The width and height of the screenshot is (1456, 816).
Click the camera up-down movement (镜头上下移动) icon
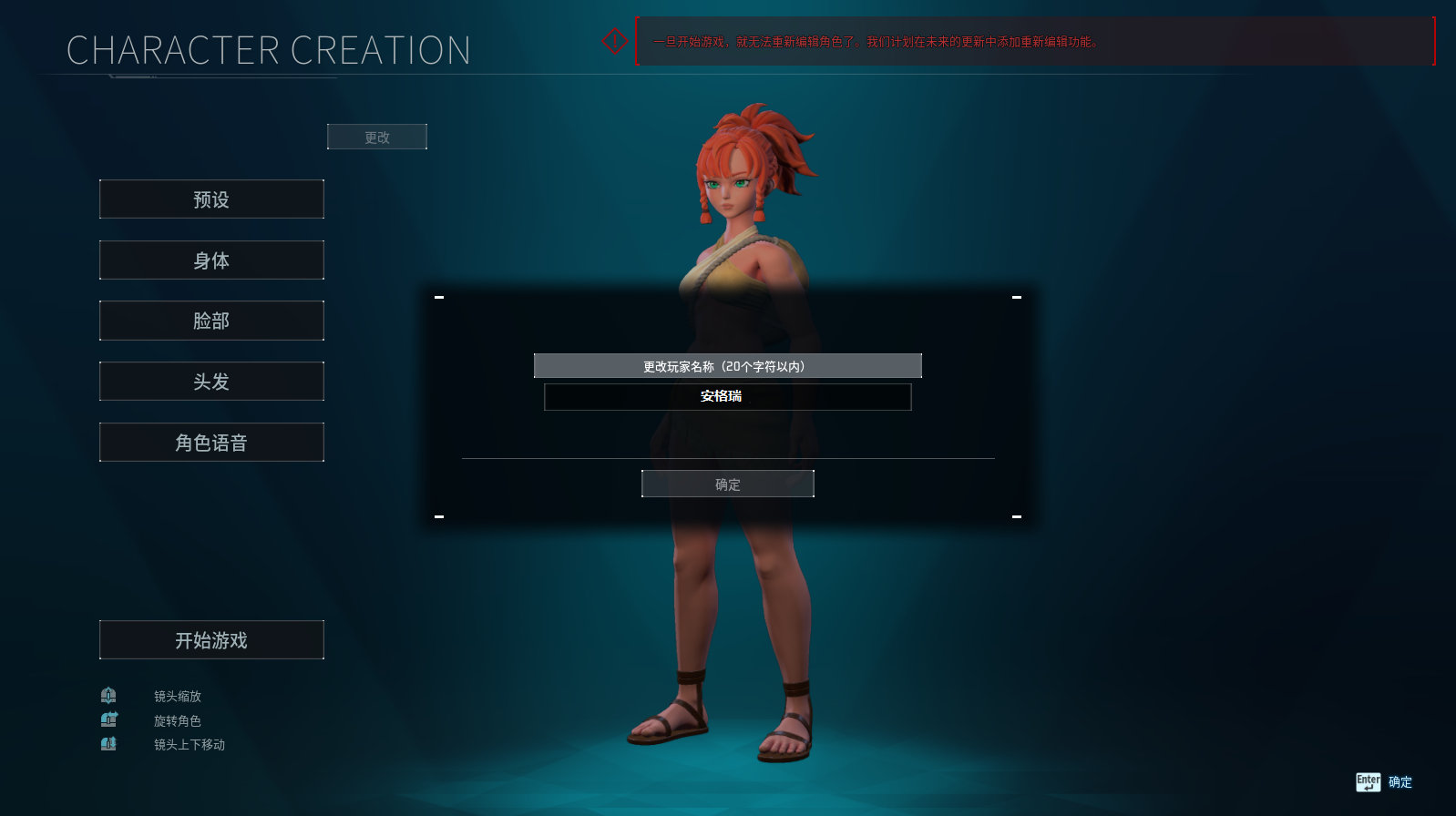(108, 744)
